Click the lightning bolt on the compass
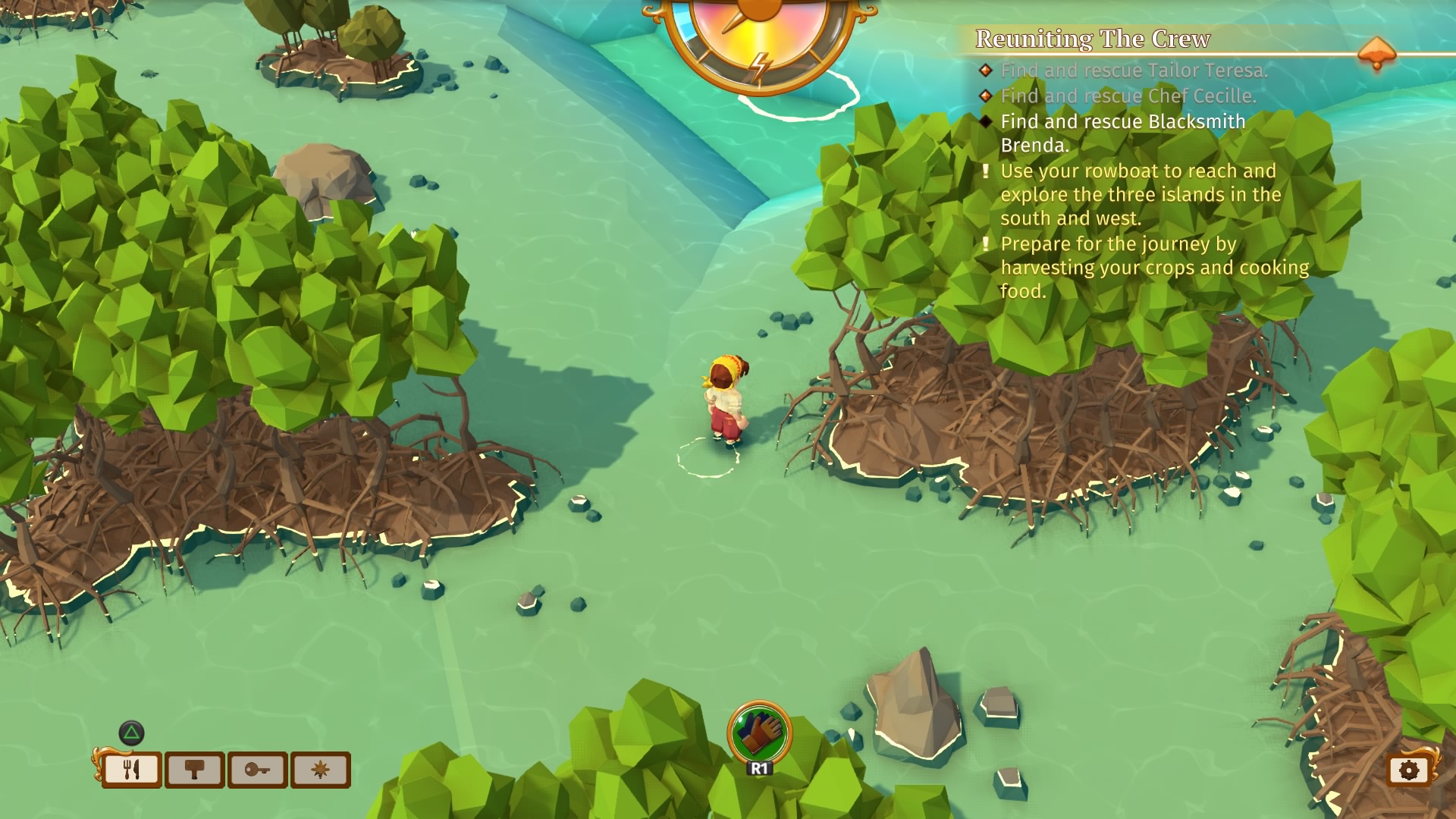 coord(760,66)
